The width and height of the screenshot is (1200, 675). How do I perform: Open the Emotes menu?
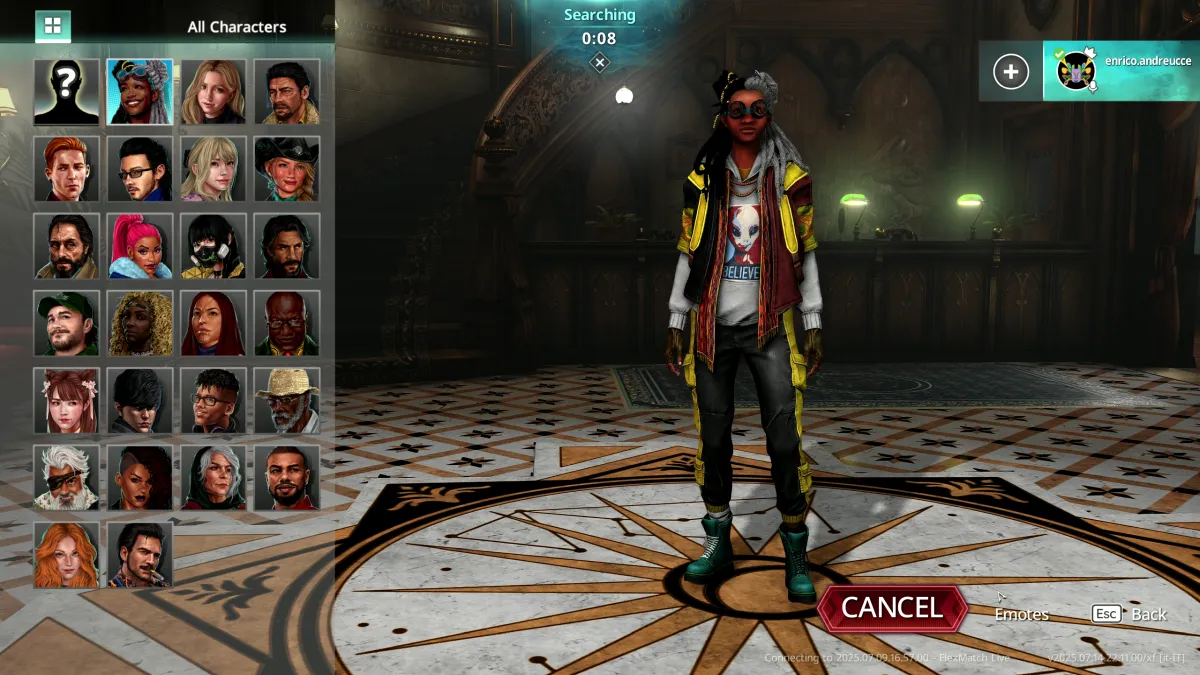coord(1021,614)
